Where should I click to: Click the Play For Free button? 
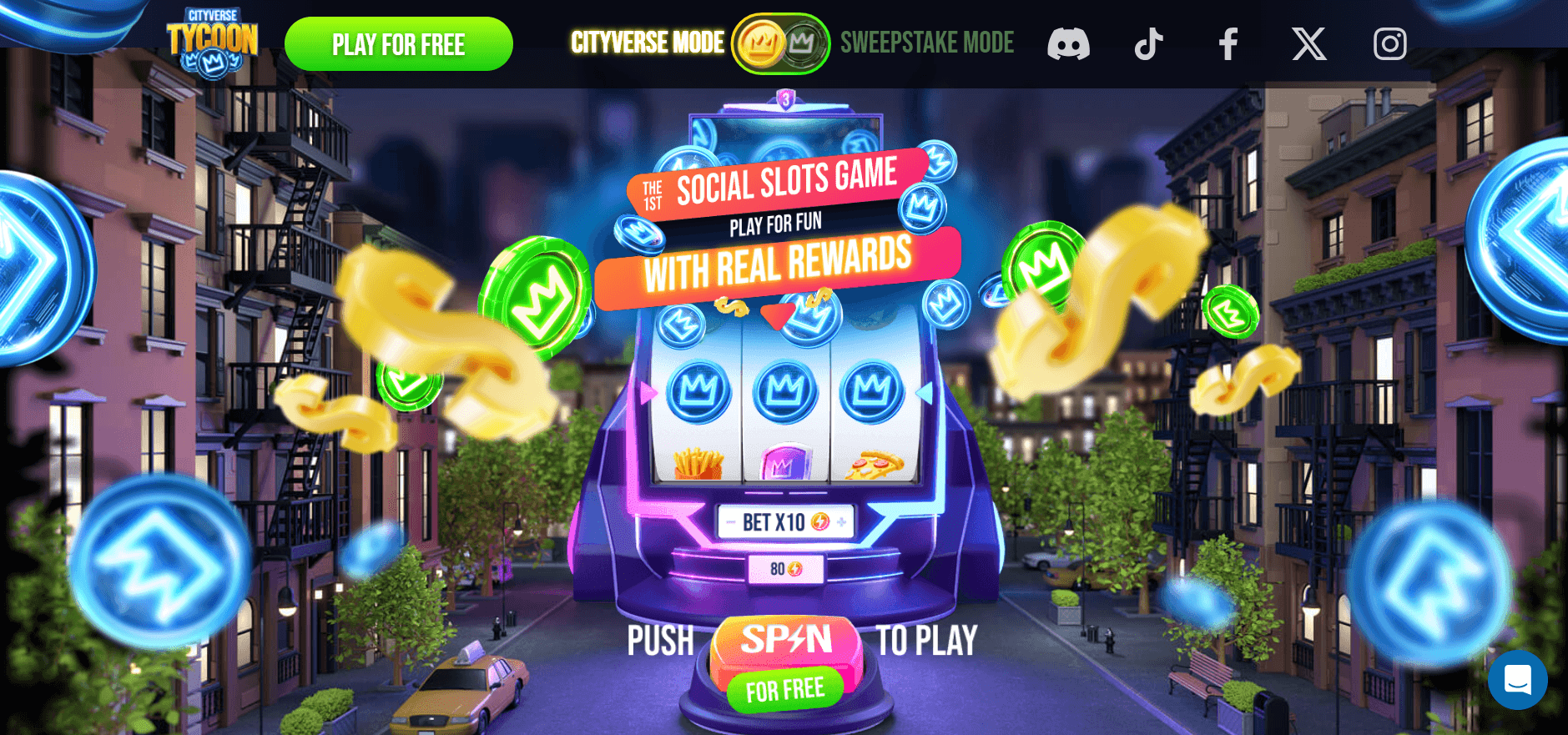click(x=398, y=44)
